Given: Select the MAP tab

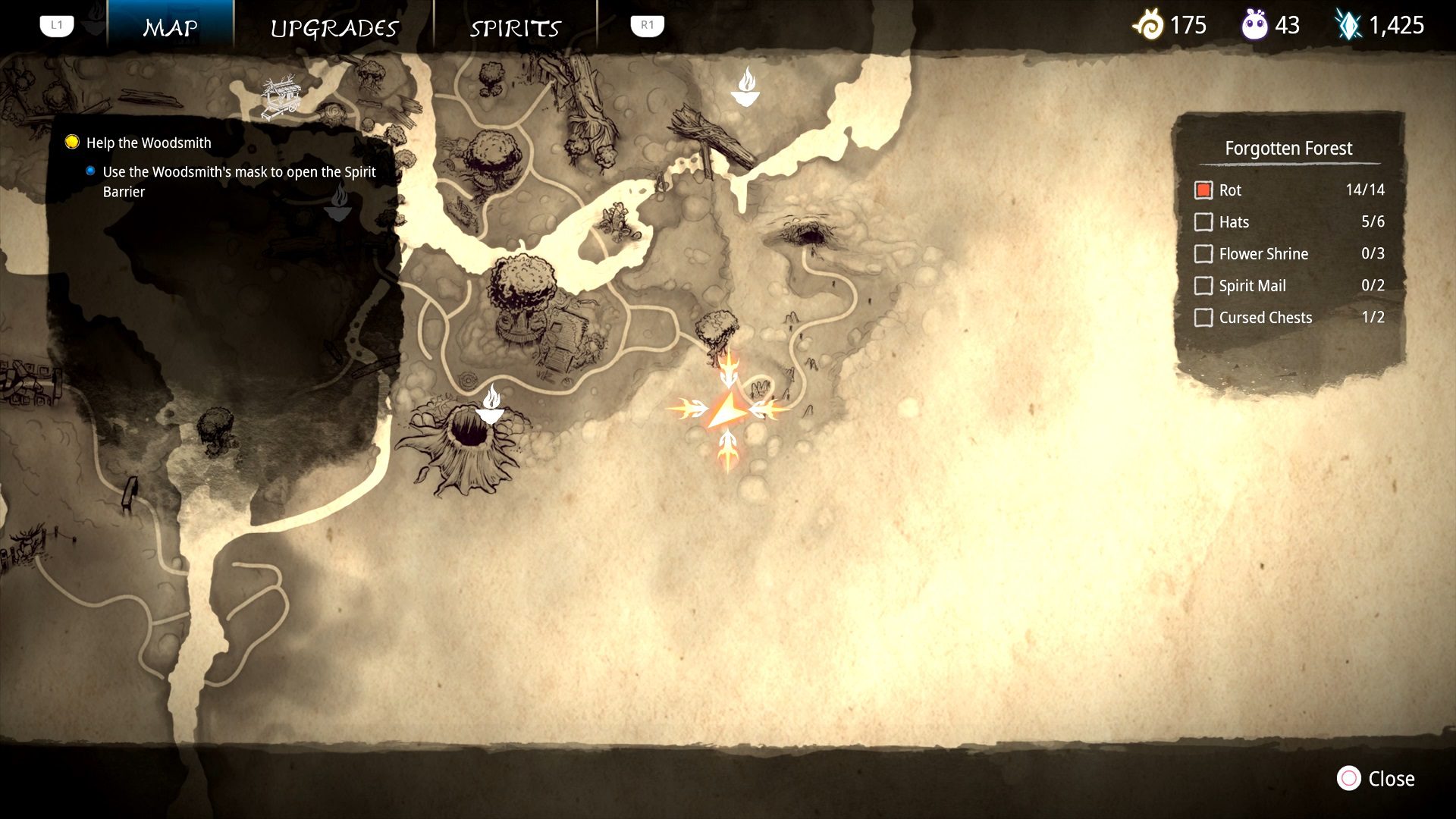Looking at the screenshot, I should coord(171,27).
